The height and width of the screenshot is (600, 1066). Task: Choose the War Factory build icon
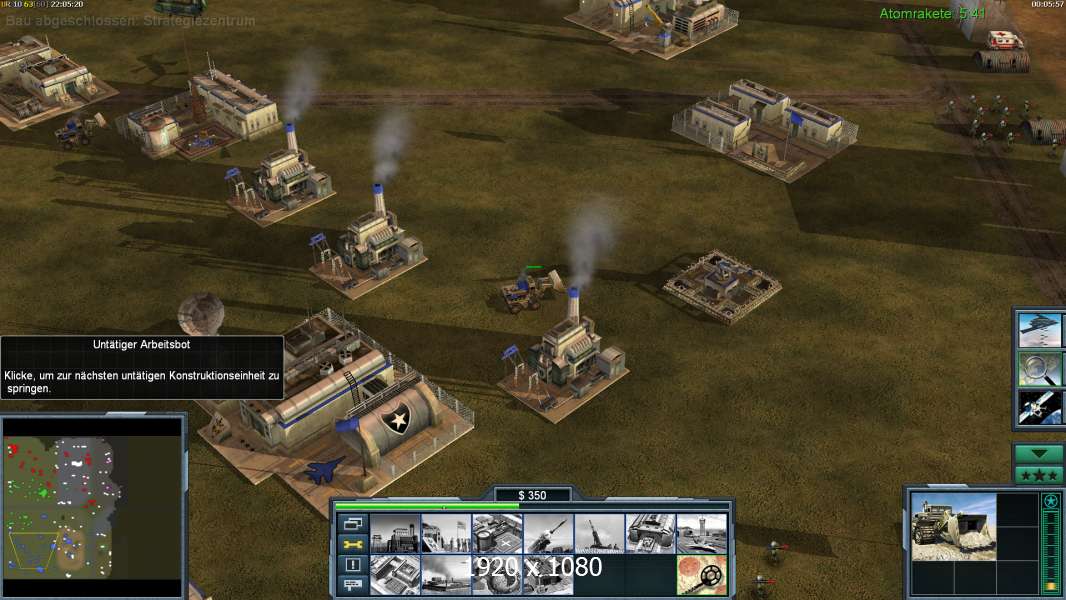[x=649, y=533]
